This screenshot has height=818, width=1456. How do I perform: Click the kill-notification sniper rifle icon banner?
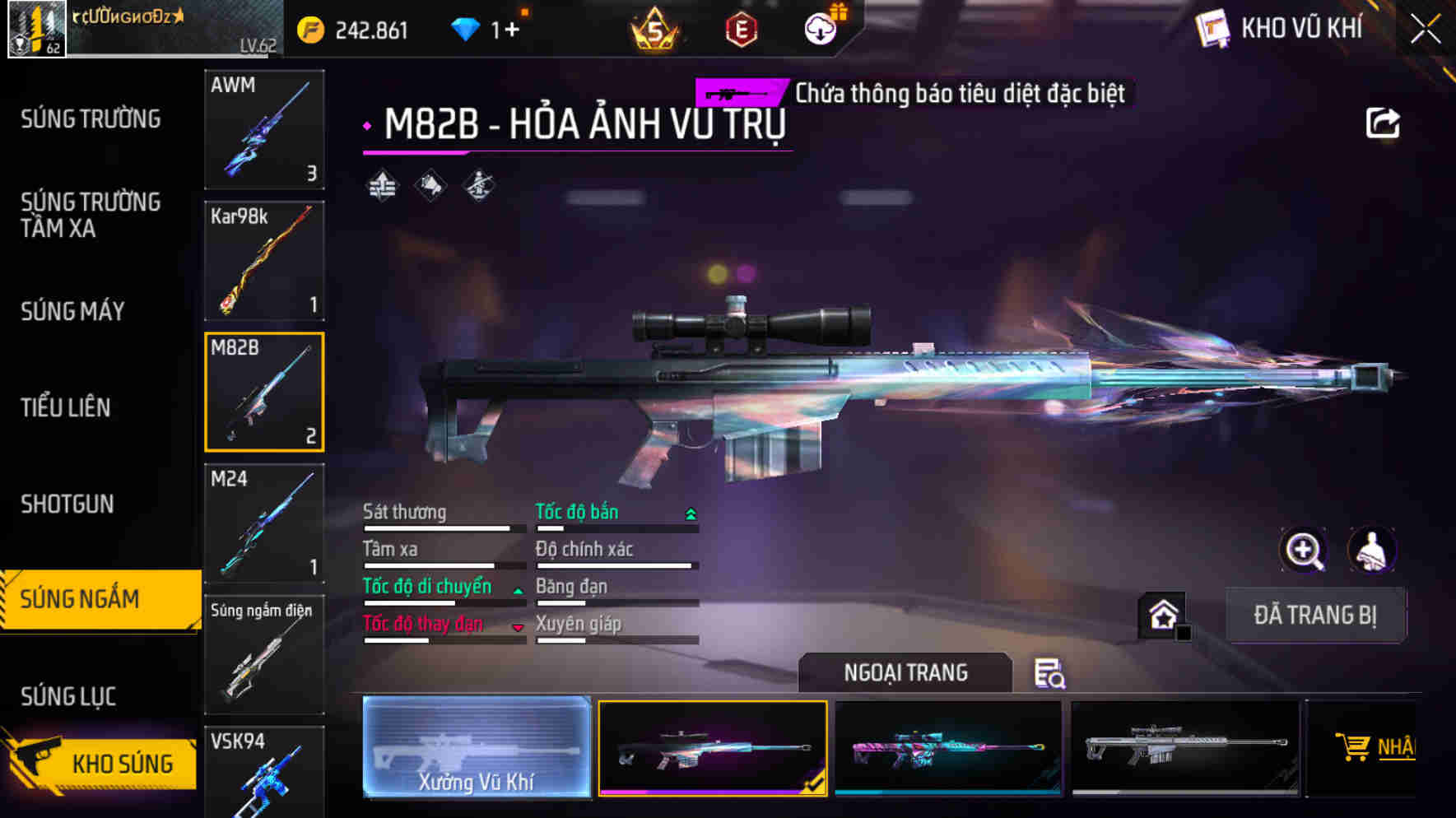737,94
